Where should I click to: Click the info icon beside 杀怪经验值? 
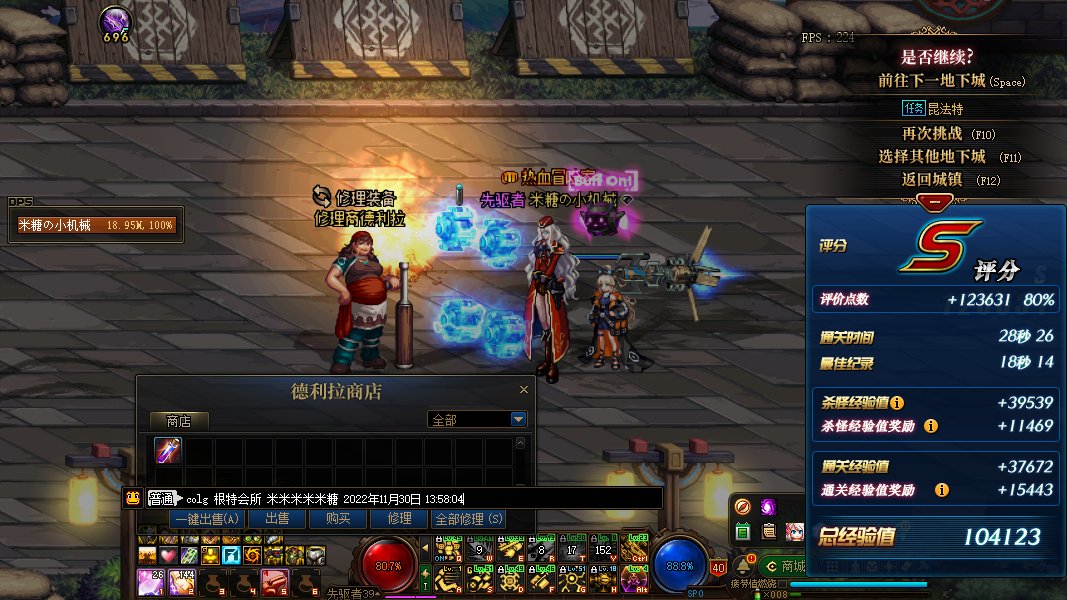pos(897,403)
